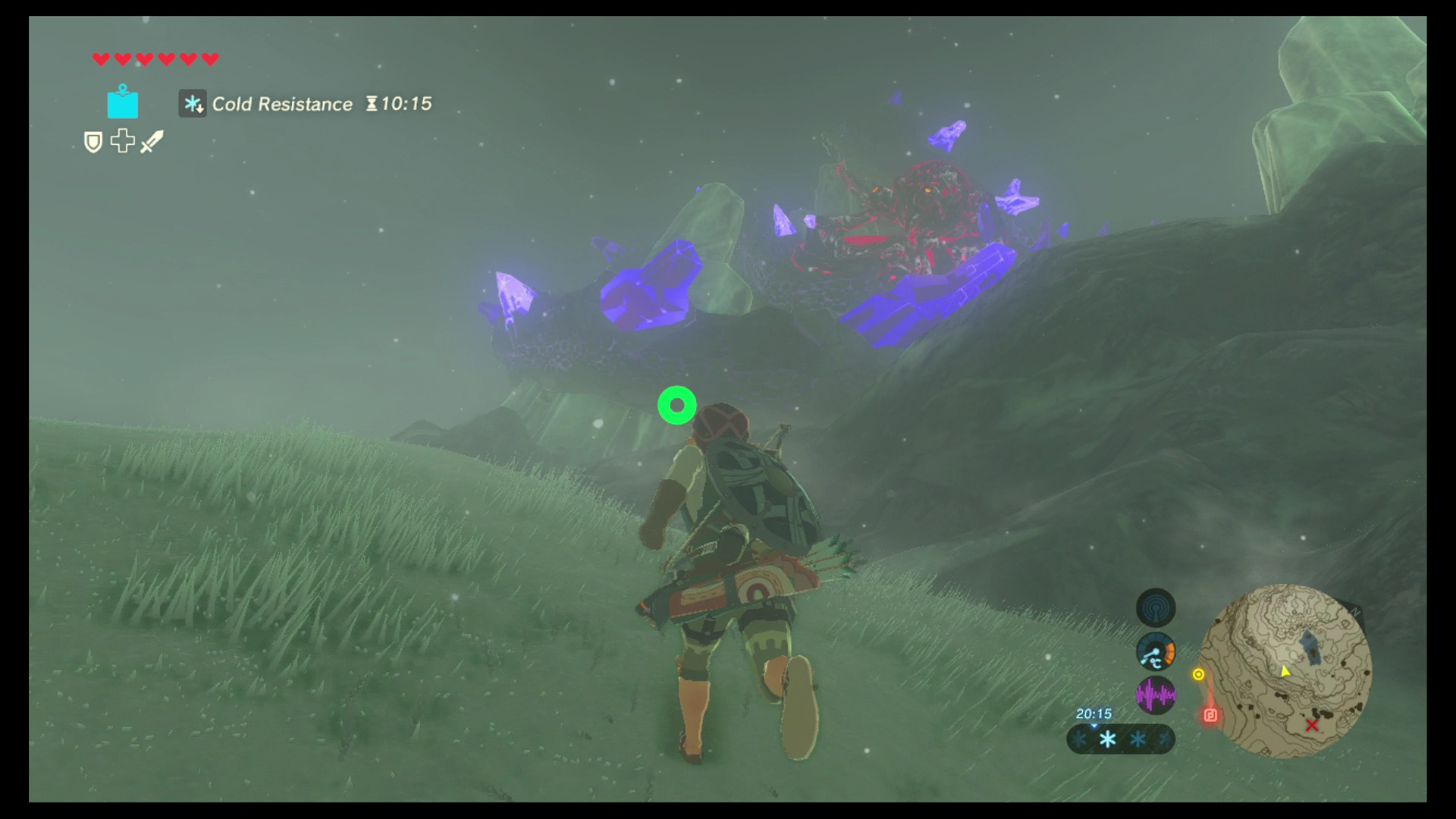The height and width of the screenshot is (819, 1456).
Task: Click the yellow player arrow on the minimap
Action: tap(1285, 673)
